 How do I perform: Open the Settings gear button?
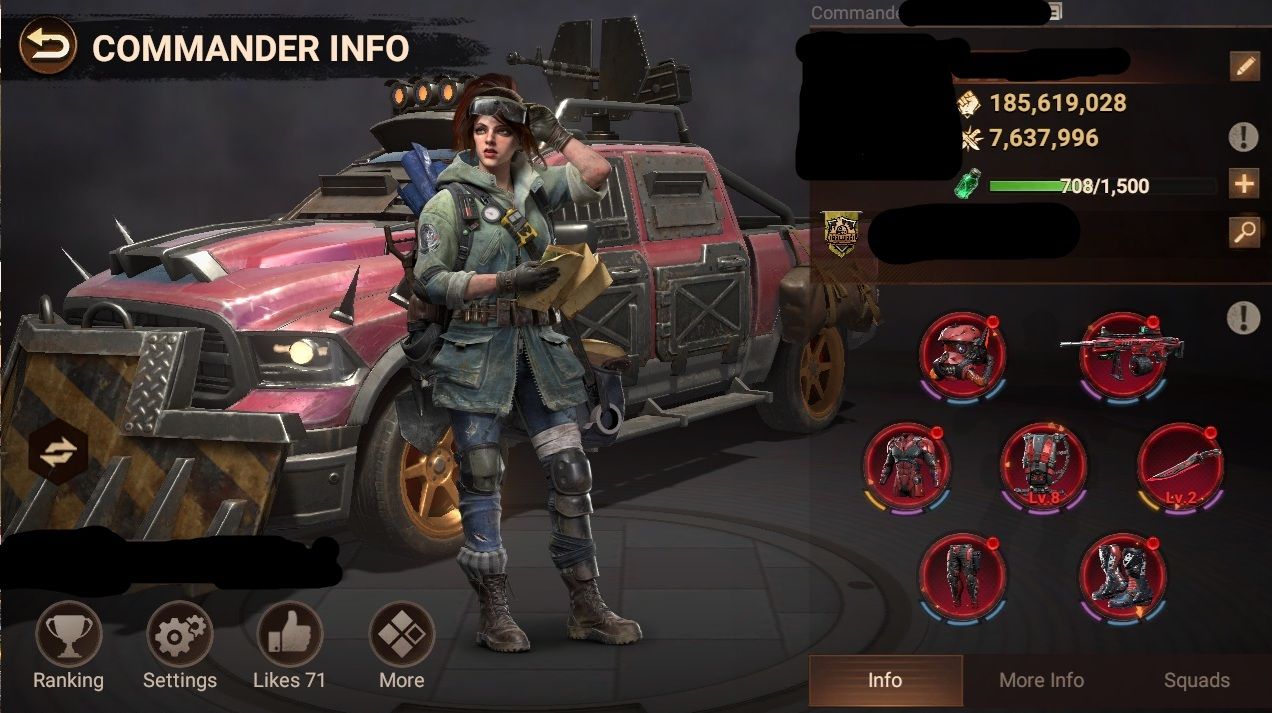pos(180,635)
